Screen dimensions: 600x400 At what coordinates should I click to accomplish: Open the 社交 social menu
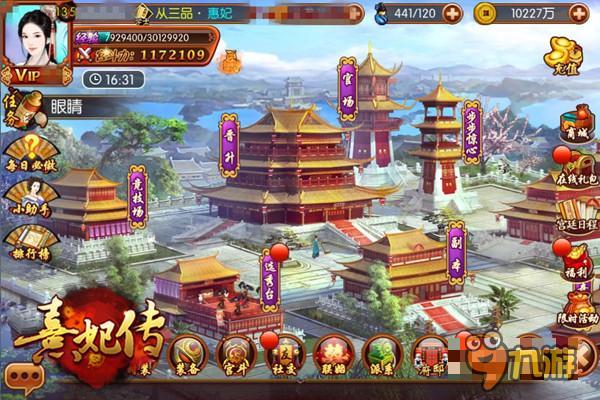(283, 354)
